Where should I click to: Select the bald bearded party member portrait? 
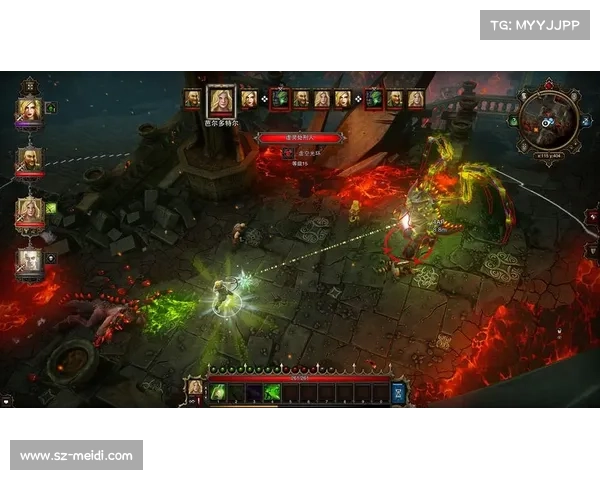click(x=29, y=160)
